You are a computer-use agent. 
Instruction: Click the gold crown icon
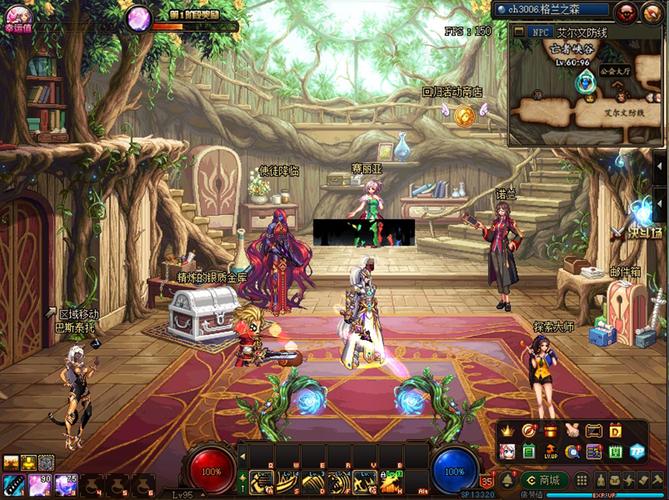(x=507, y=431)
